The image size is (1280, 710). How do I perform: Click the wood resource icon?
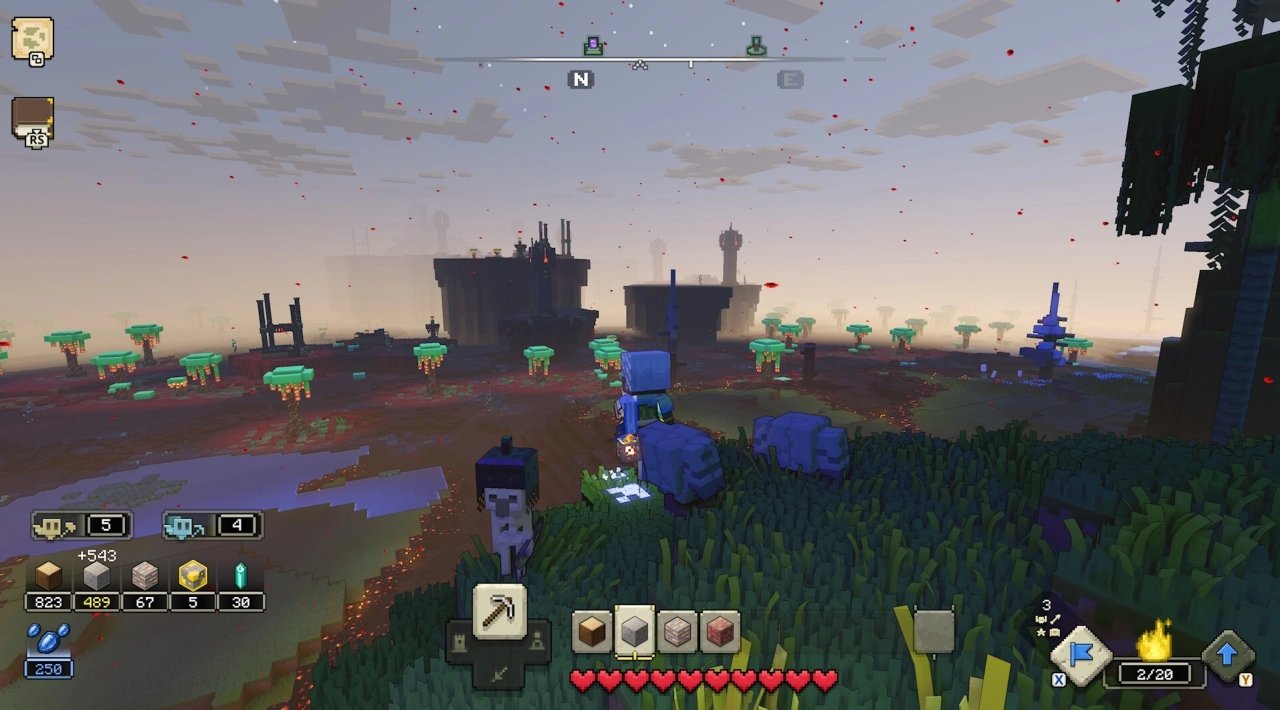48,576
